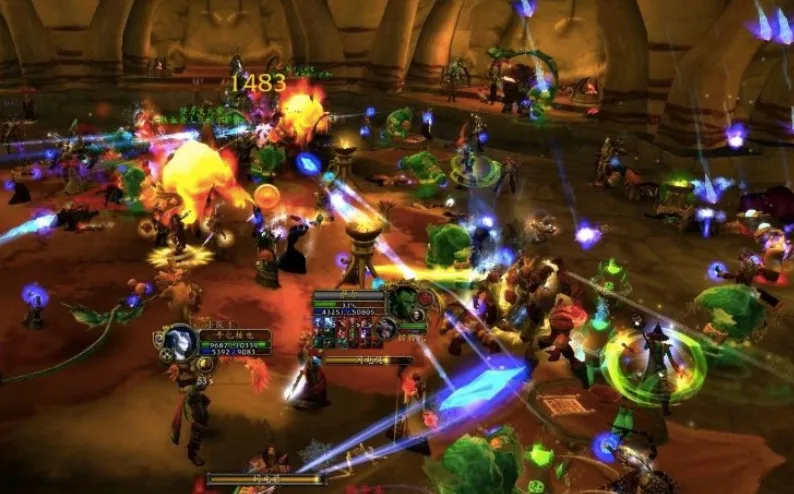This screenshot has width=794, height=494.
Task: Select the player's night elf portrait frame
Action: pyautogui.click(x=180, y=341)
